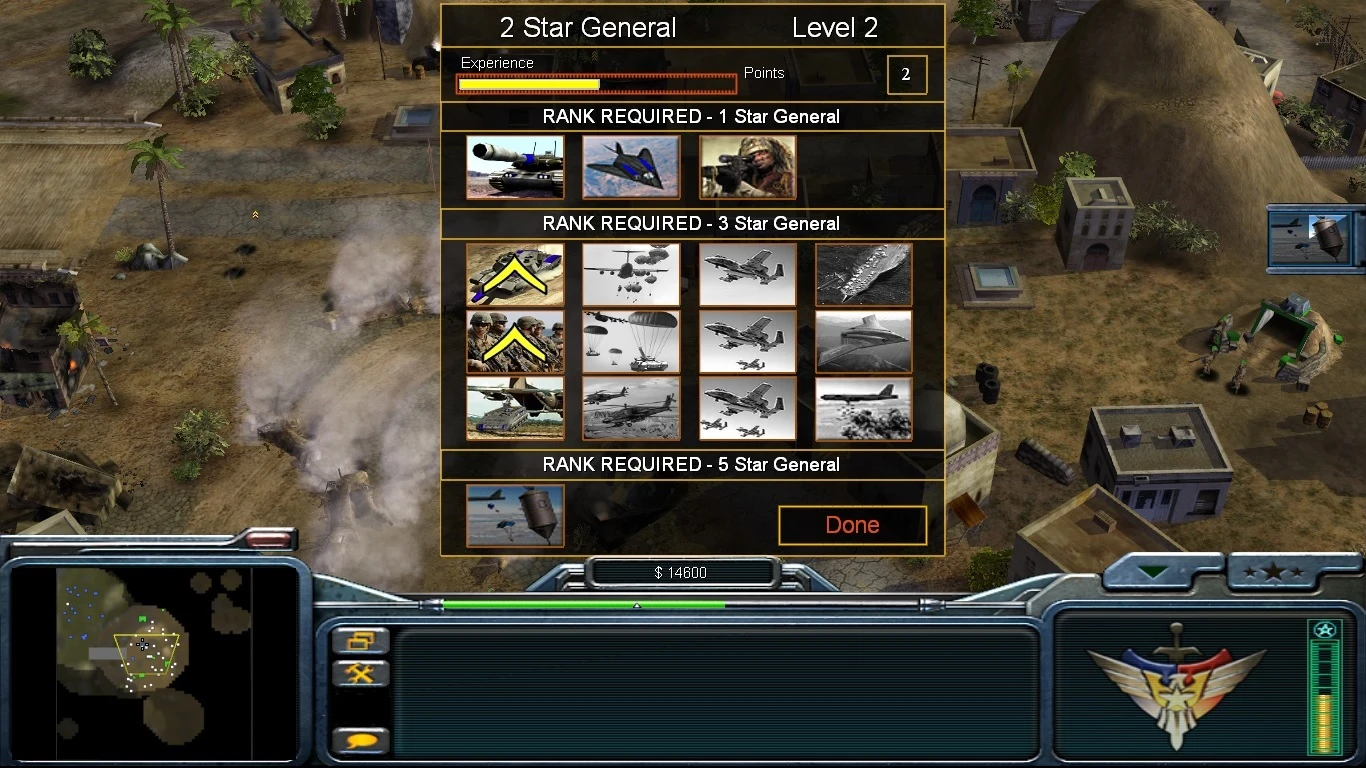
Task: Select the tank Advanced Training chevron icon
Action: [513, 274]
